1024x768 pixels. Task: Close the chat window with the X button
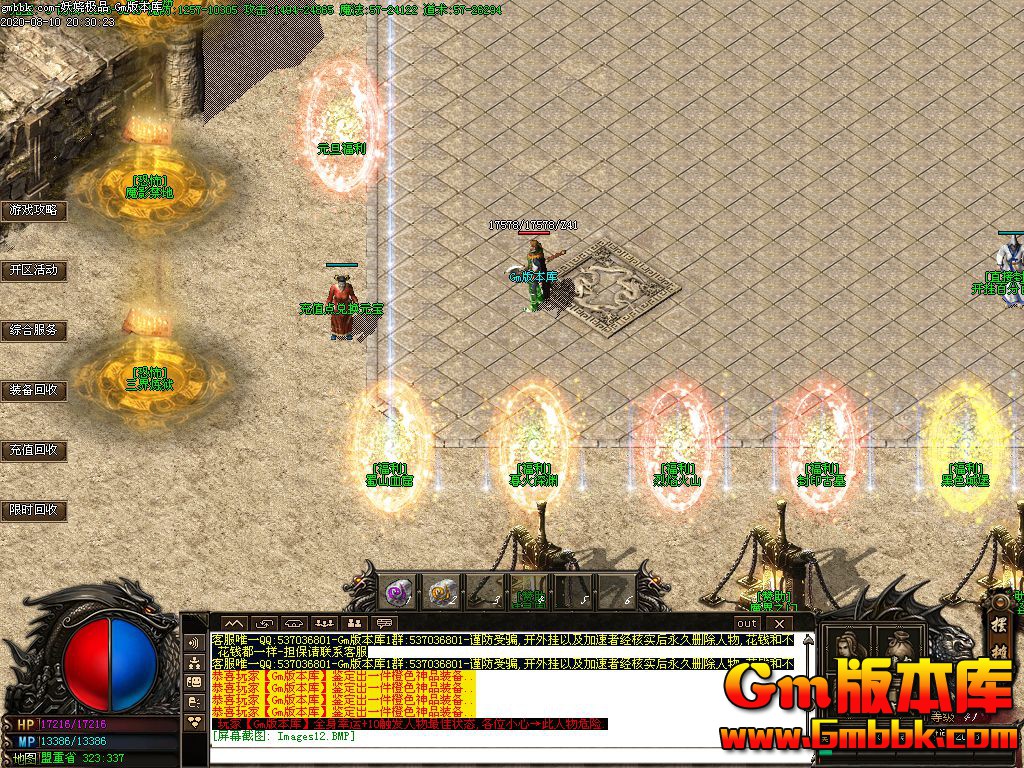pyautogui.click(x=778, y=624)
